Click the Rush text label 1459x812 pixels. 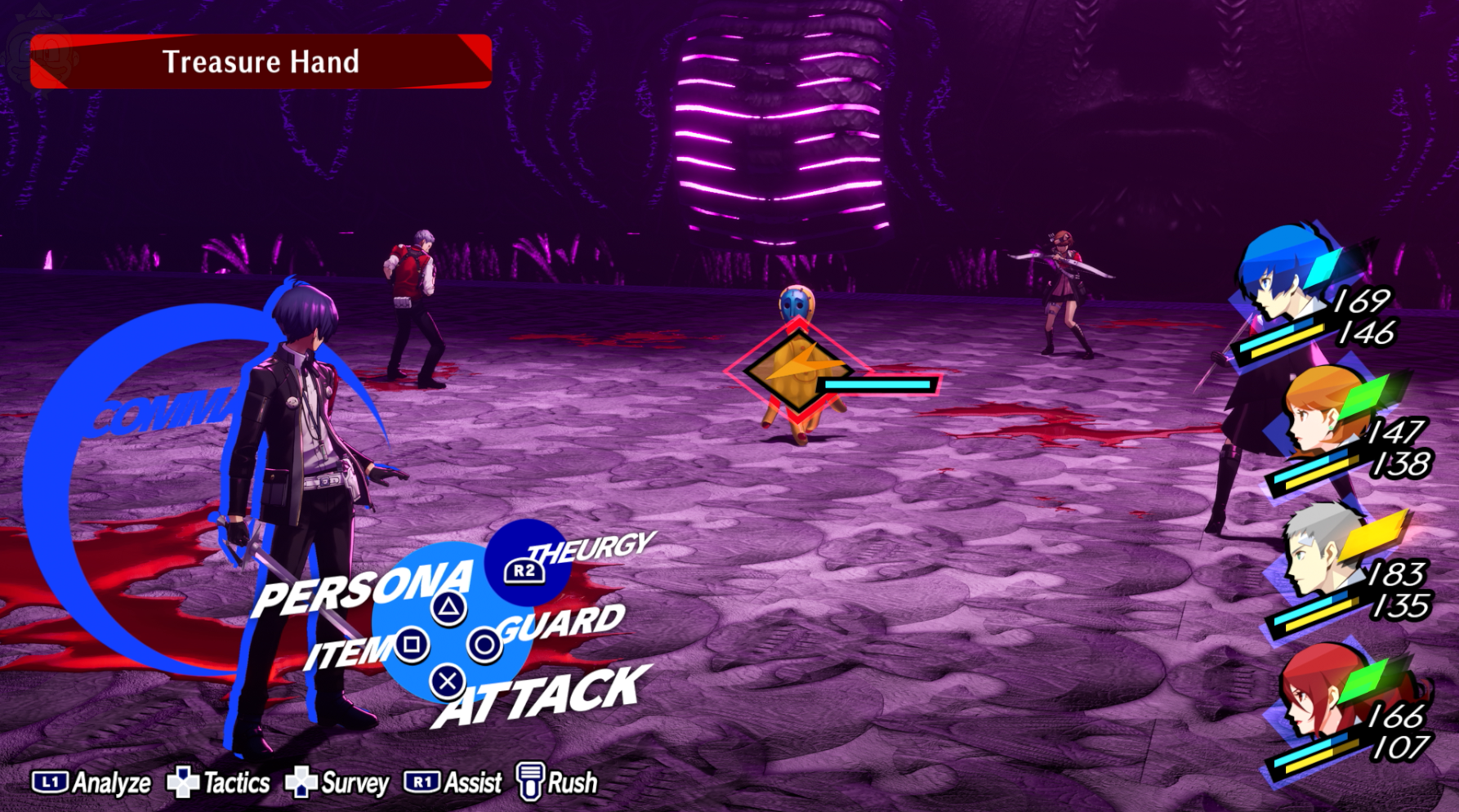pyautogui.click(x=573, y=782)
